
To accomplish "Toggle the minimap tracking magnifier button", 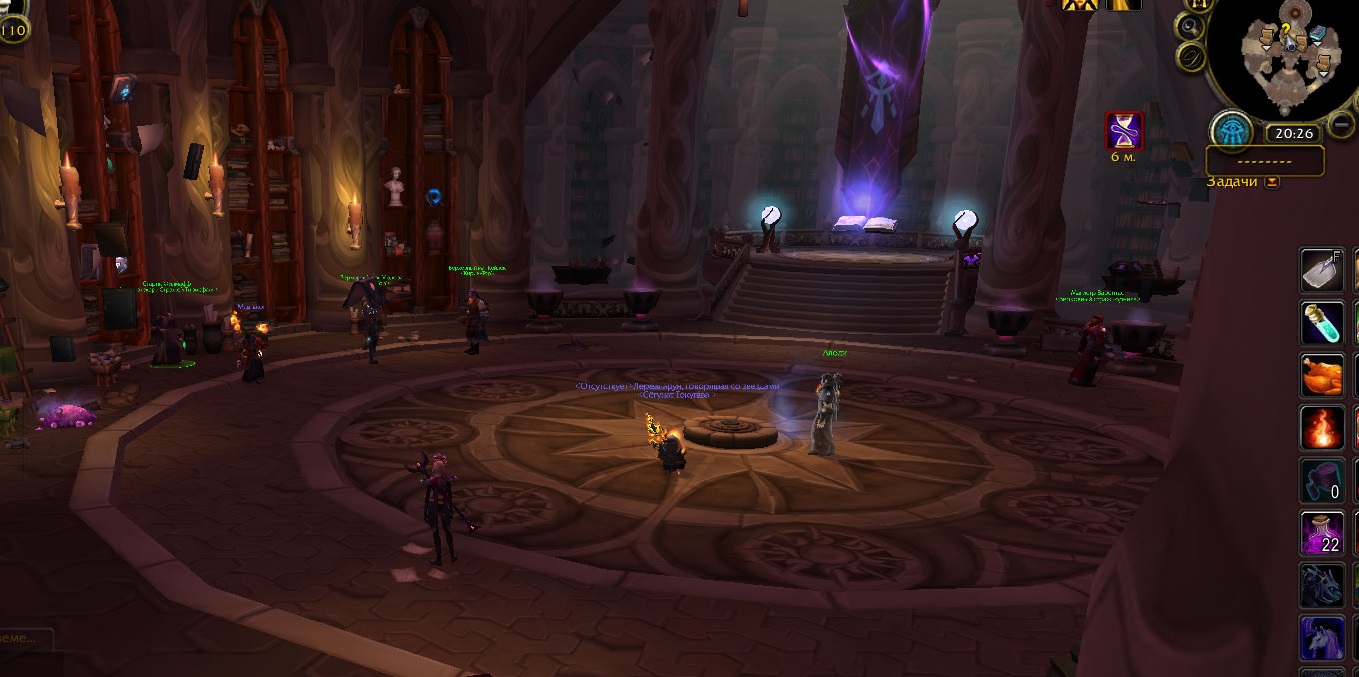I will pyautogui.click(x=1191, y=27).
